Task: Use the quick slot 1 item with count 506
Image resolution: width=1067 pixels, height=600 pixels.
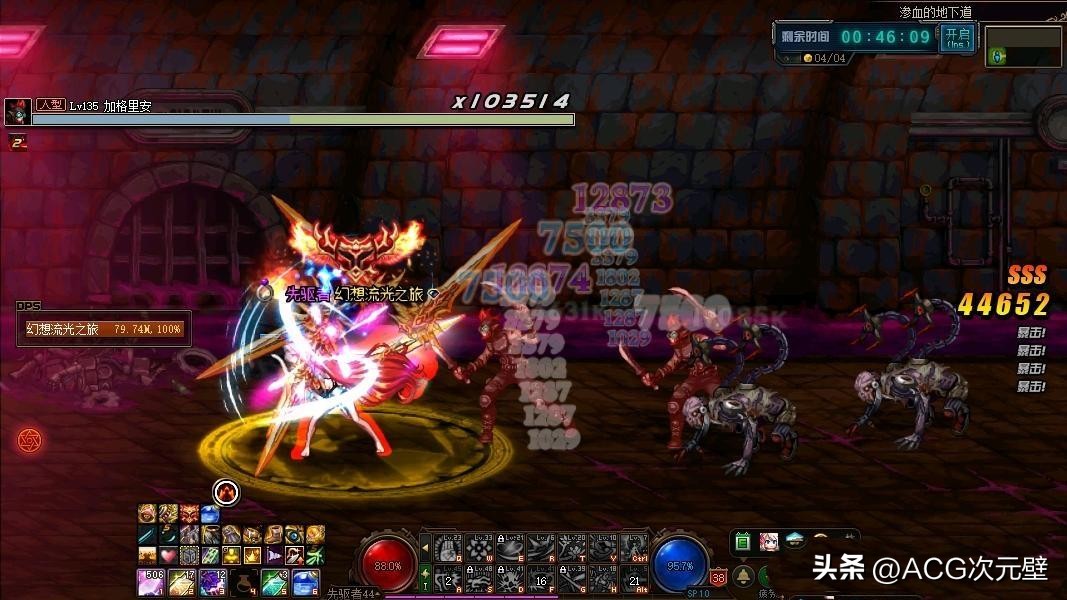Action: [150, 581]
